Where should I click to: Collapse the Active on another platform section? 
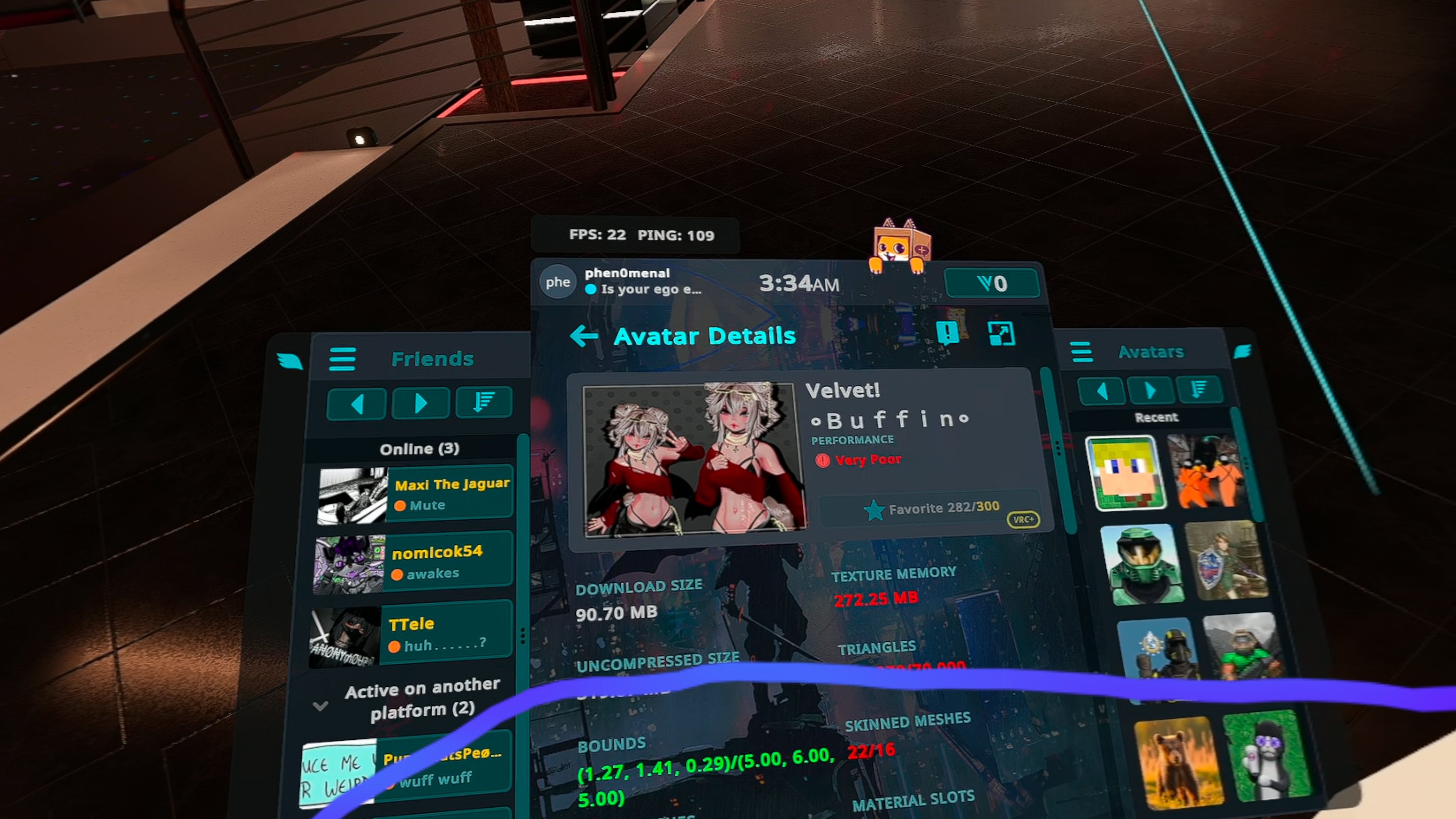tap(321, 705)
